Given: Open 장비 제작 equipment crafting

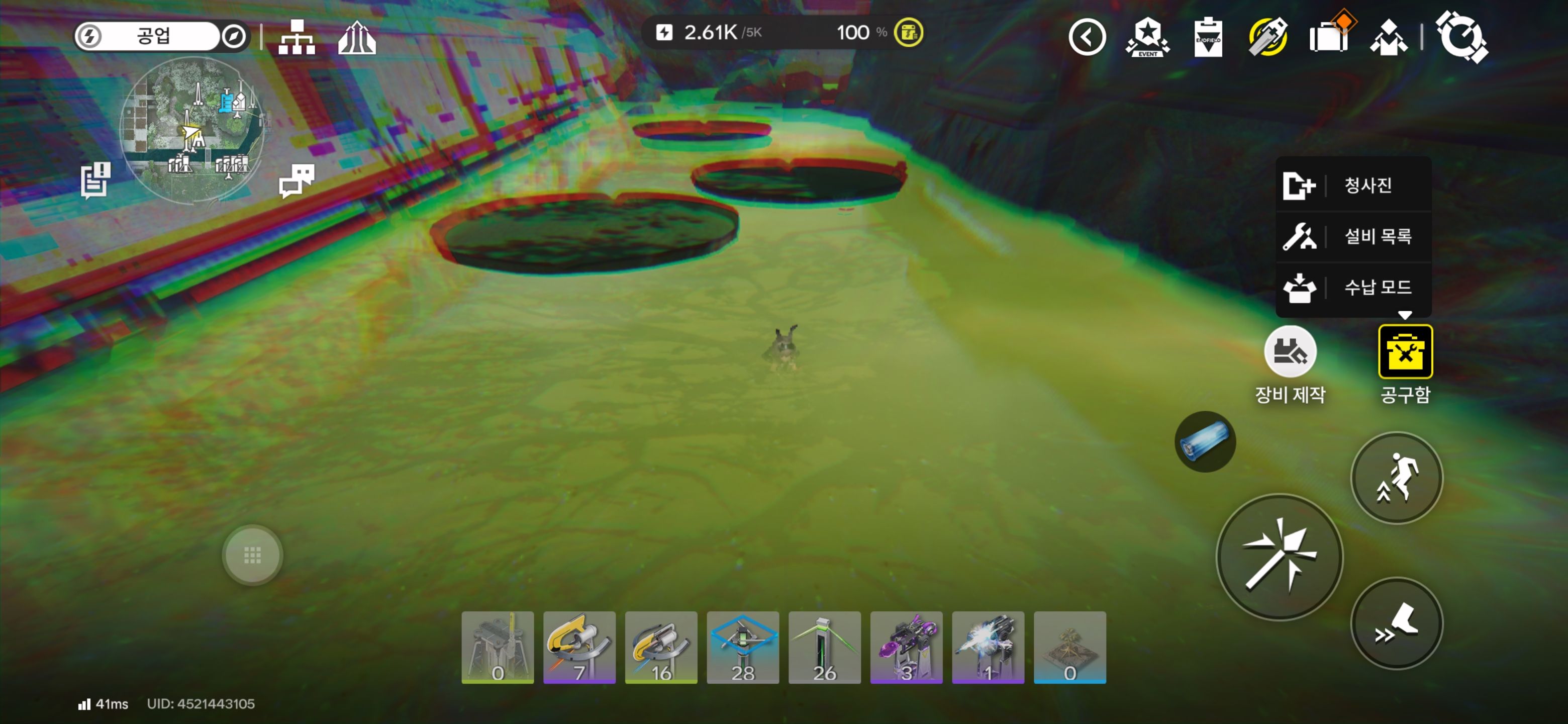Looking at the screenshot, I should click(x=1290, y=352).
